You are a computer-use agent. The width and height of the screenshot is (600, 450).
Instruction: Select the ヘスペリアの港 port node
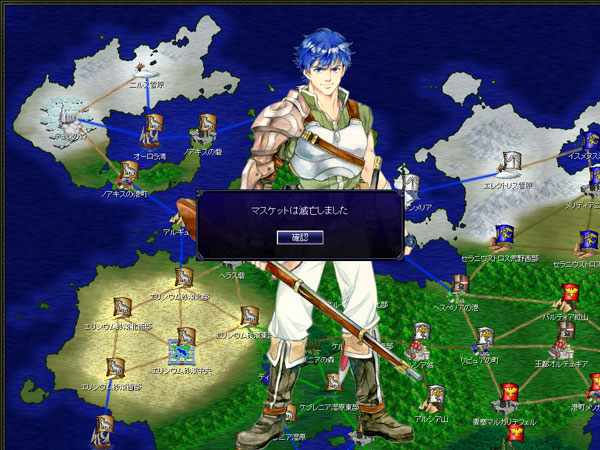[x=458, y=285]
